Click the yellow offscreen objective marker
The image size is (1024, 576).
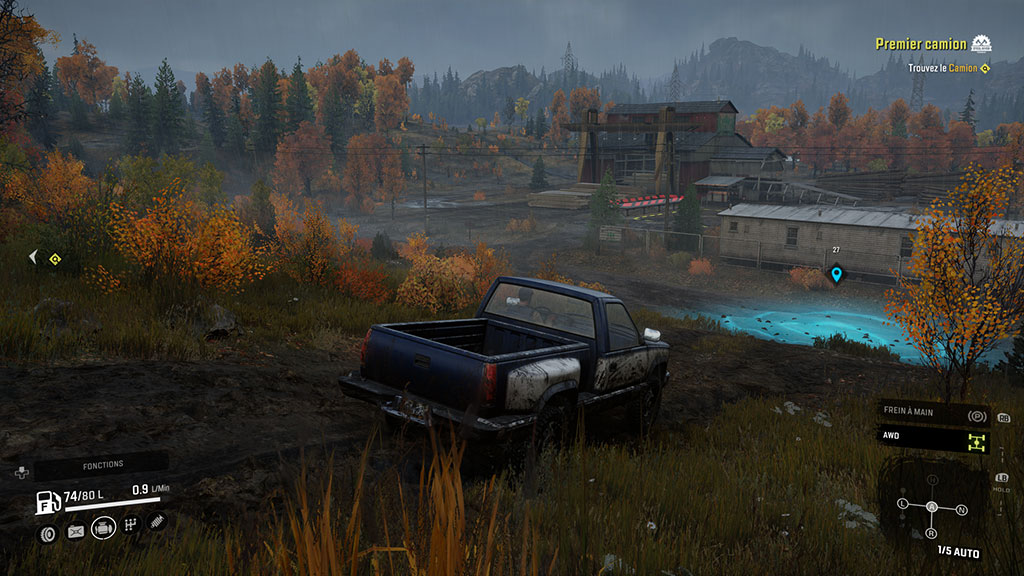coord(55,259)
